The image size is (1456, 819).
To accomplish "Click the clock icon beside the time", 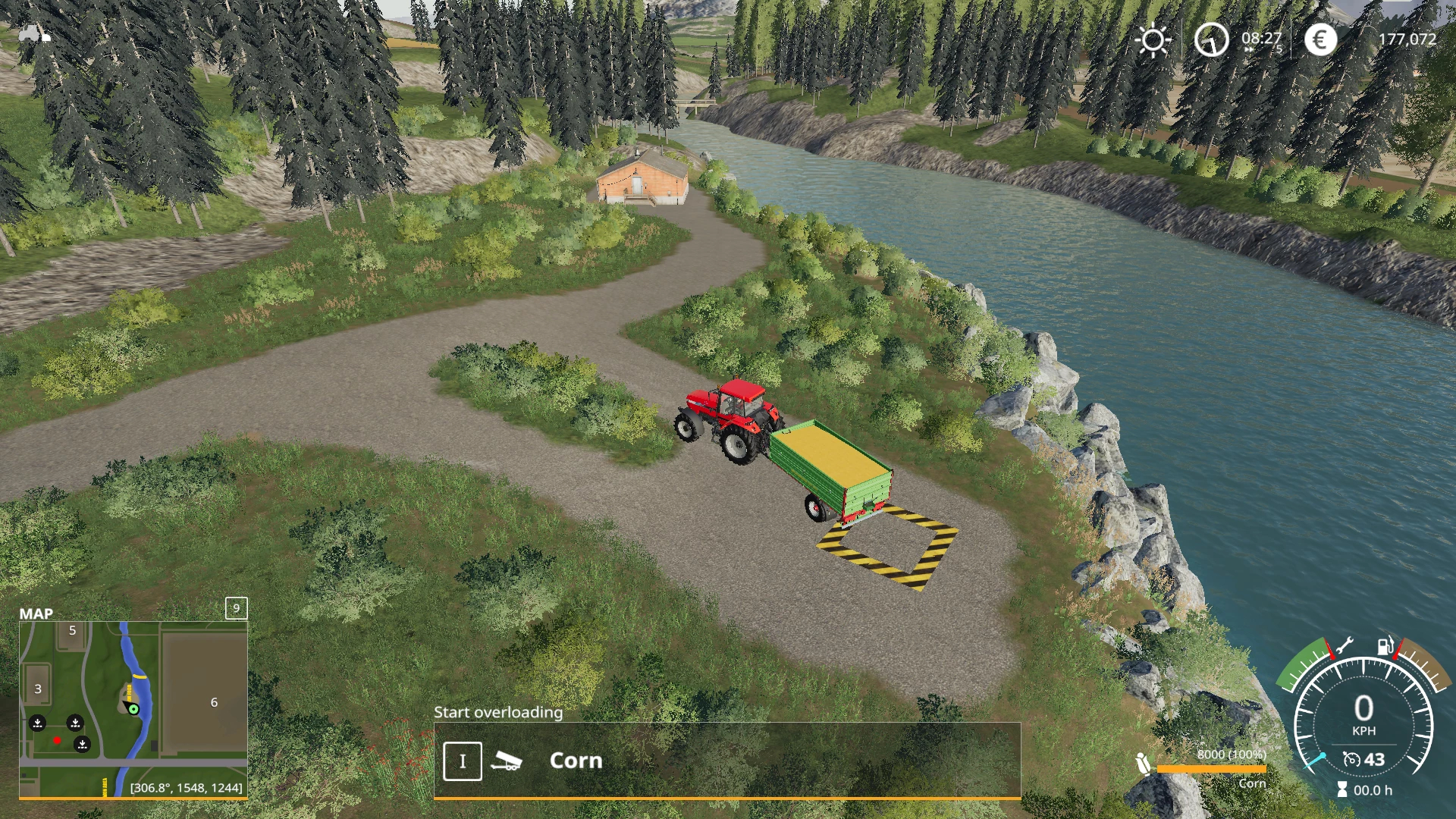I will pos(1211,39).
